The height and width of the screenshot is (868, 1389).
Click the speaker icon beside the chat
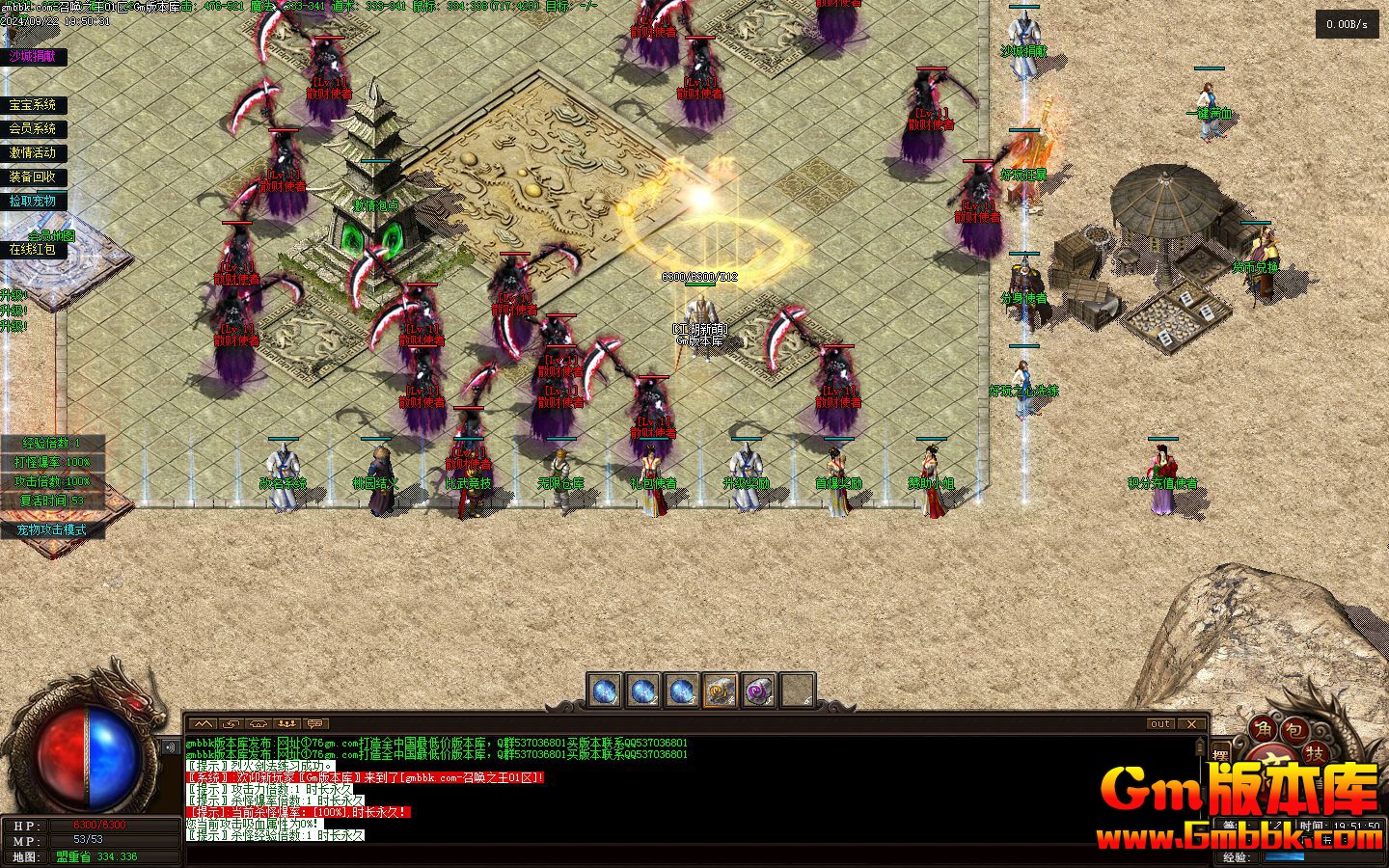[x=170, y=746]
